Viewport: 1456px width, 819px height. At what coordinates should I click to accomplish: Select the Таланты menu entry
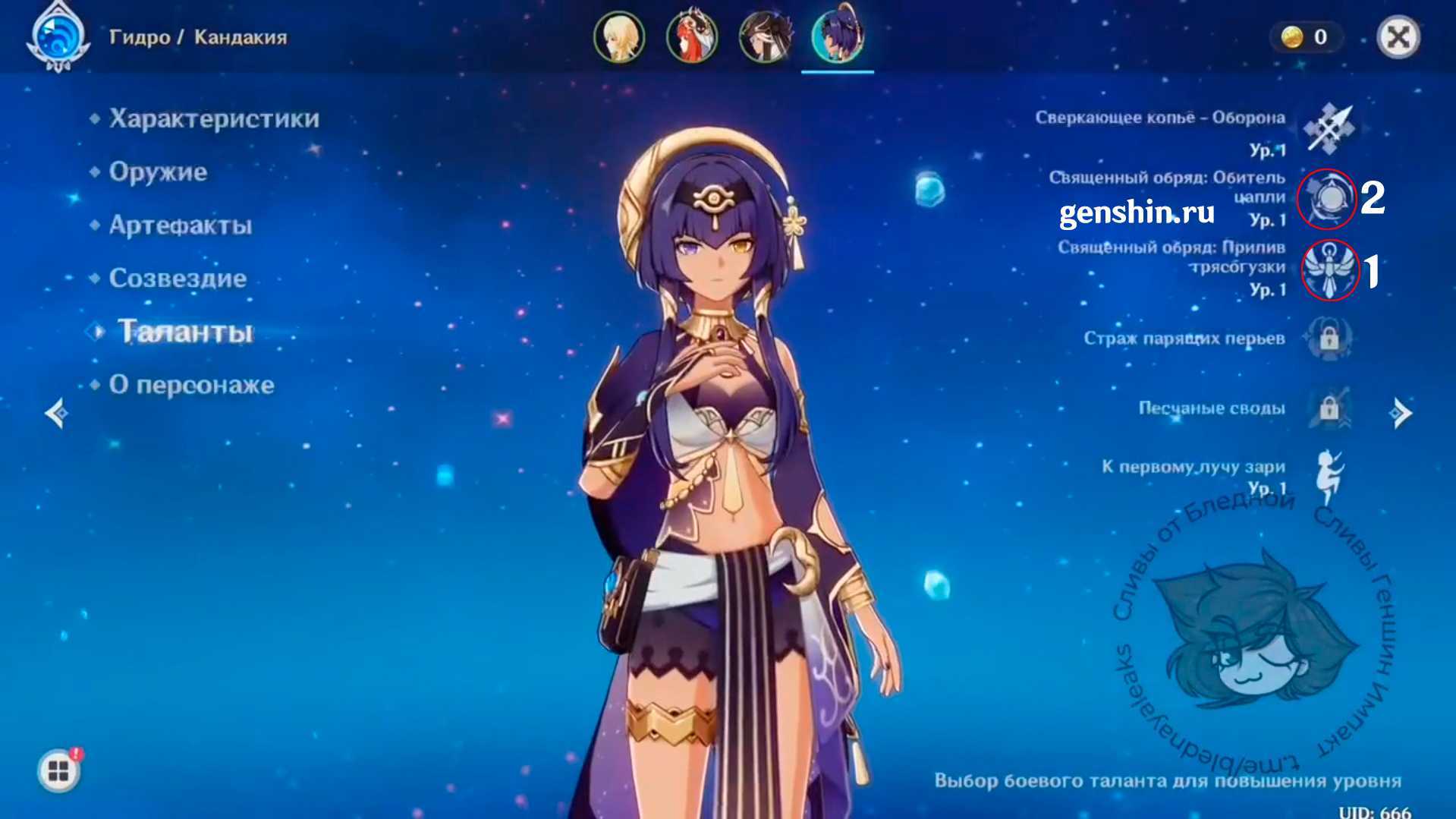(185, 332)
